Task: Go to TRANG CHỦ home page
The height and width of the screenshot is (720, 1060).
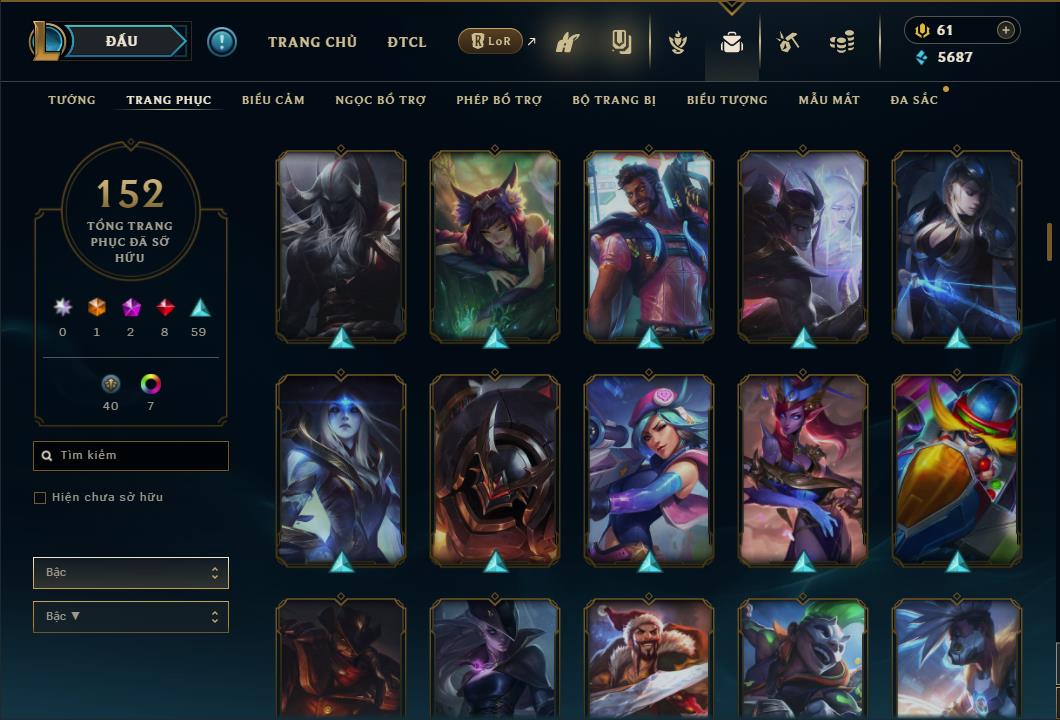Action: point(312,42)
